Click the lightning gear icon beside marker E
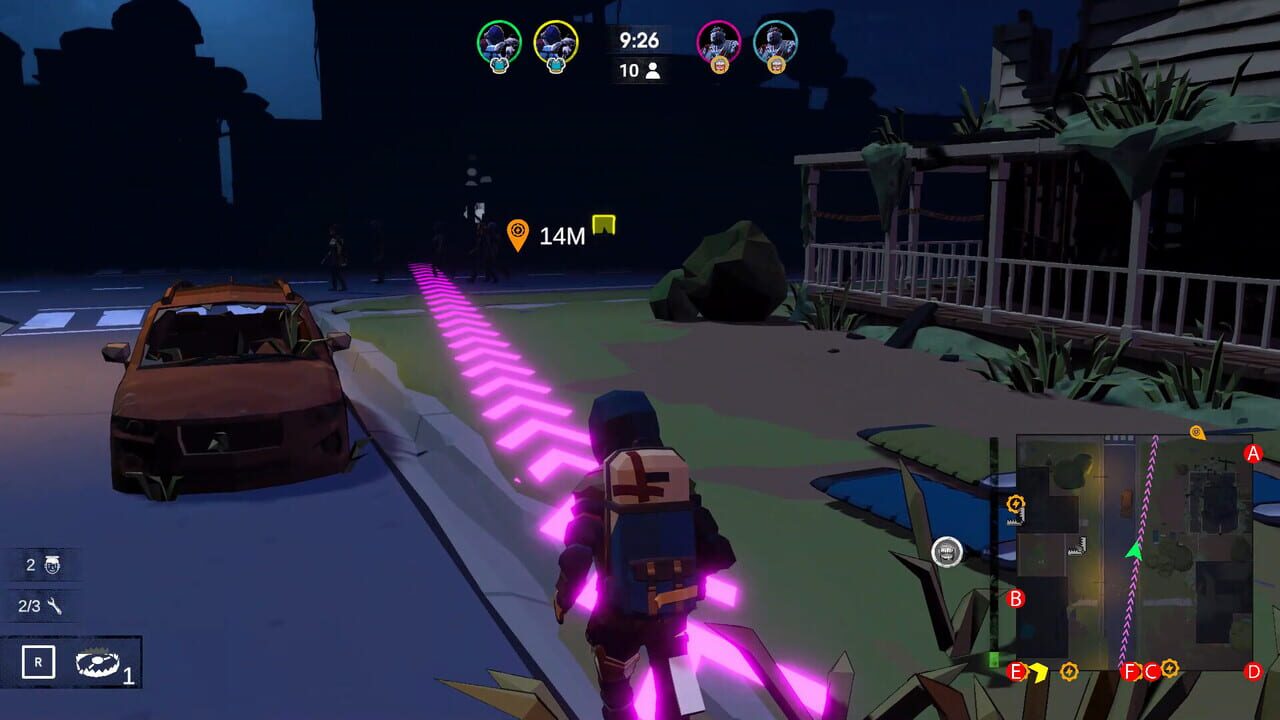This screenshot has width=1280, height=720. [1069, 671]
